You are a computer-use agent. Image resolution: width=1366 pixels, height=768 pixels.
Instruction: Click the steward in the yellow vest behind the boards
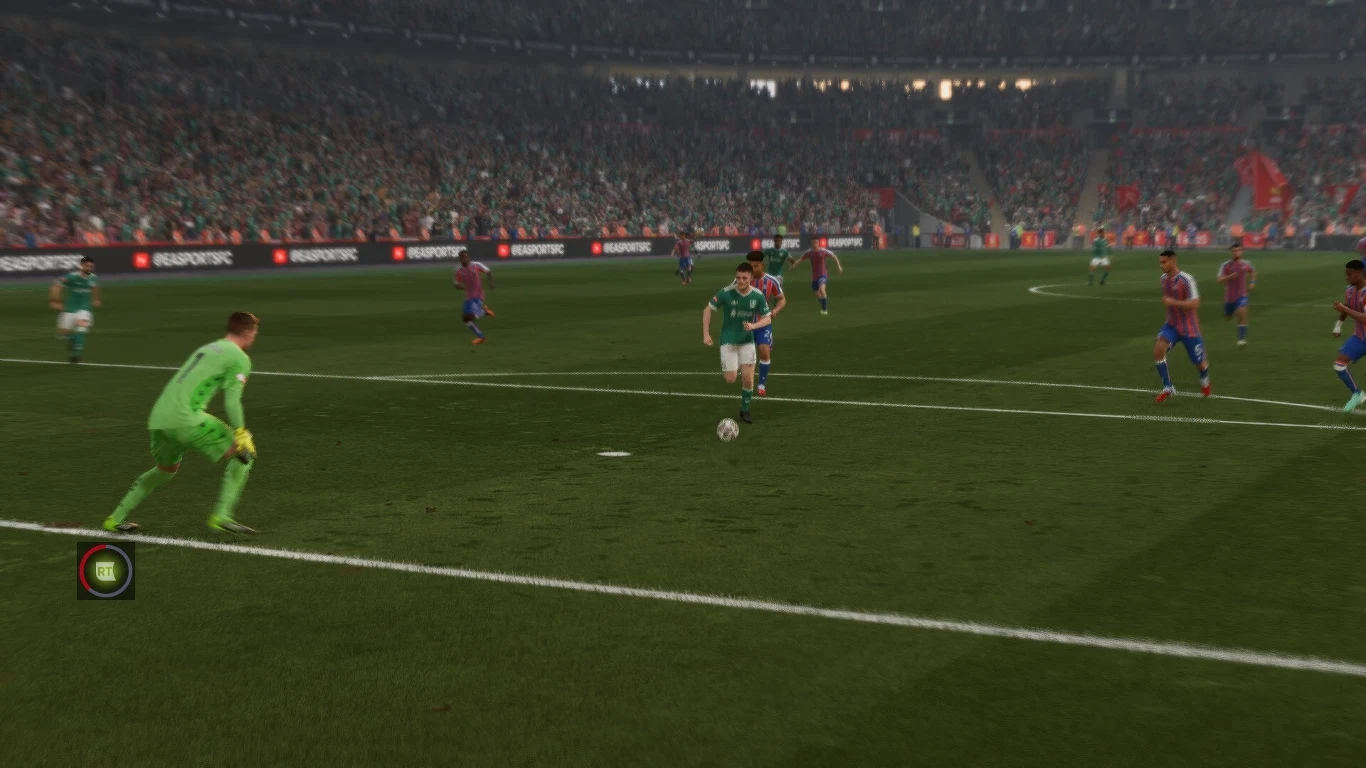tap(916, 229)
